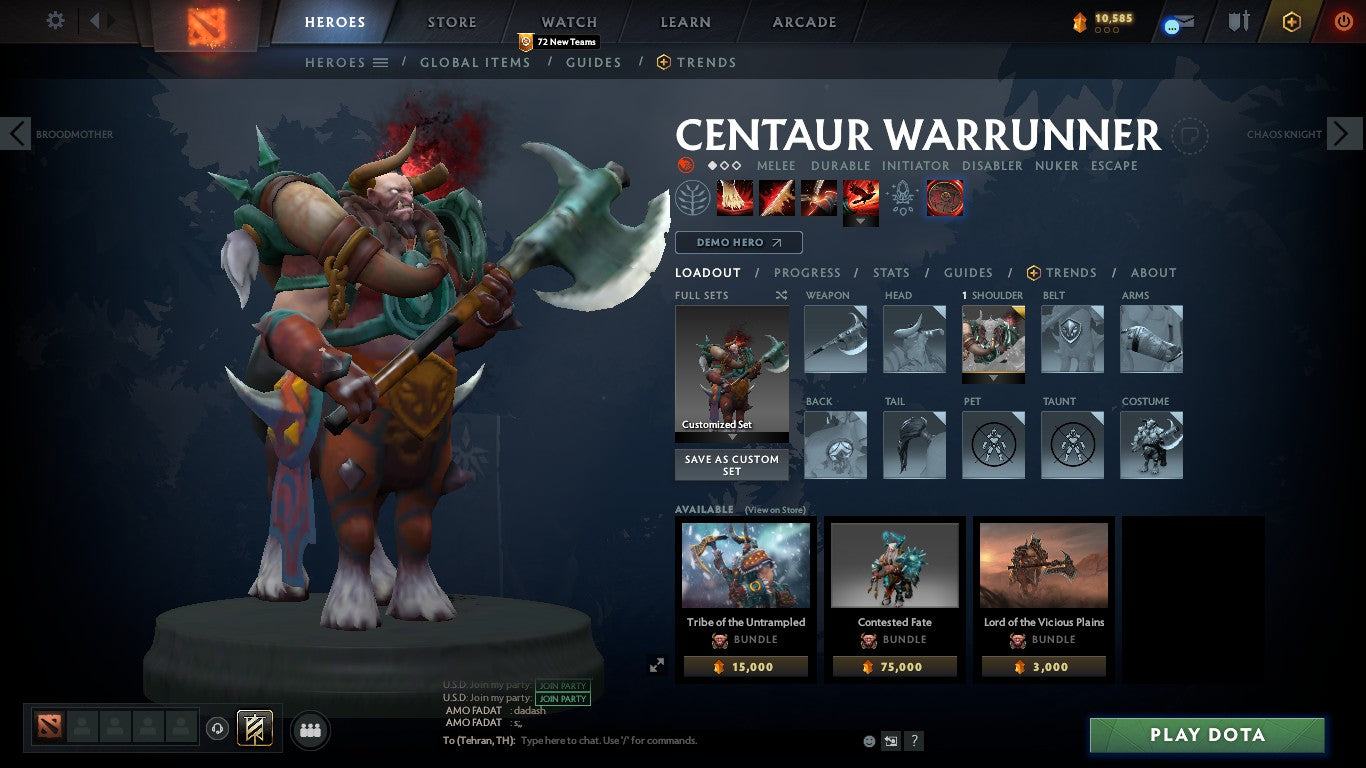This screenshot has height=768, width=1366.
Task: Toggle the emoticon picker in chat bar
Action: point(868,741)
